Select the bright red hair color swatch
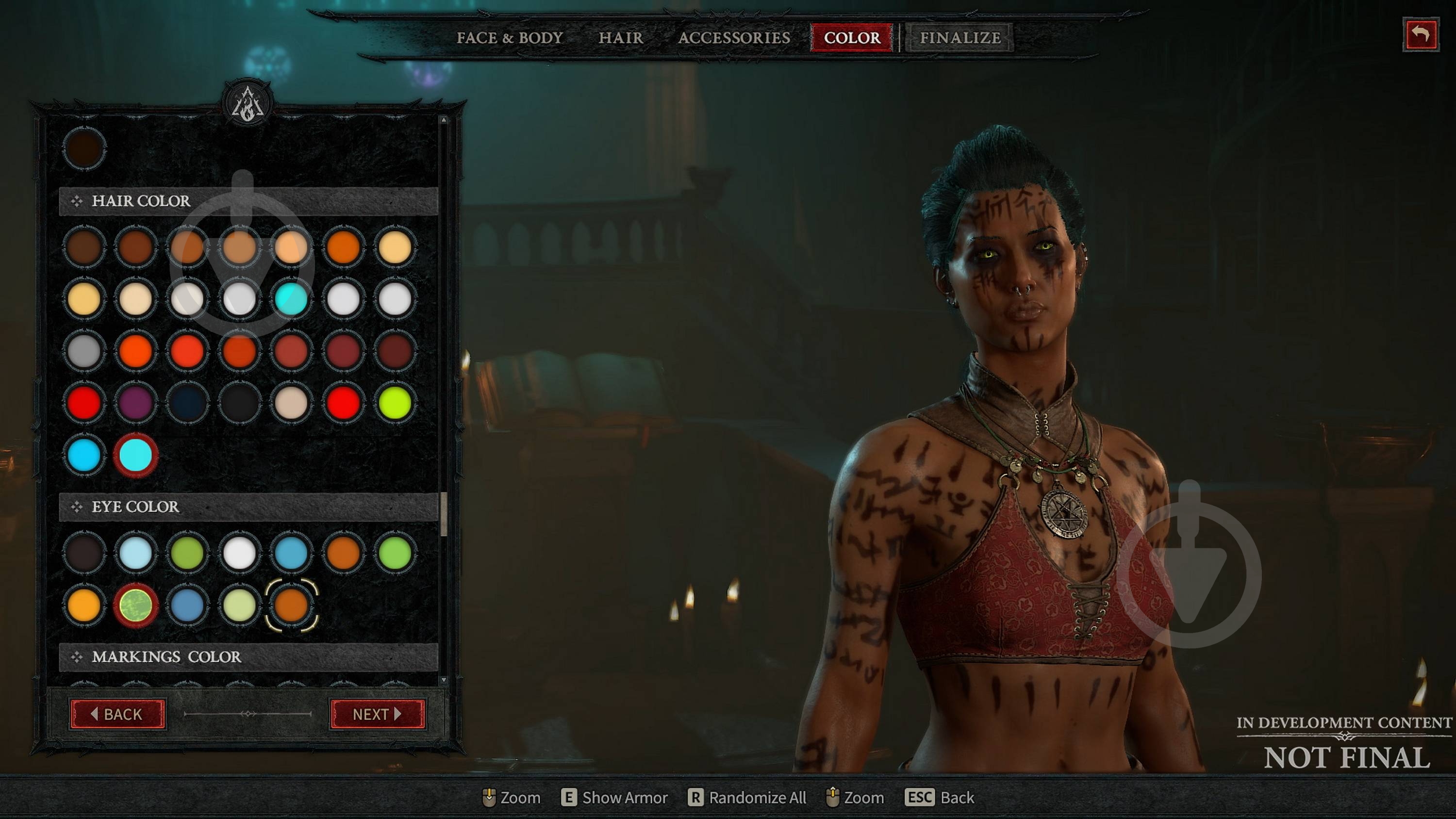This screenshot has width=1456, height=819. click(x=83, y=402)
